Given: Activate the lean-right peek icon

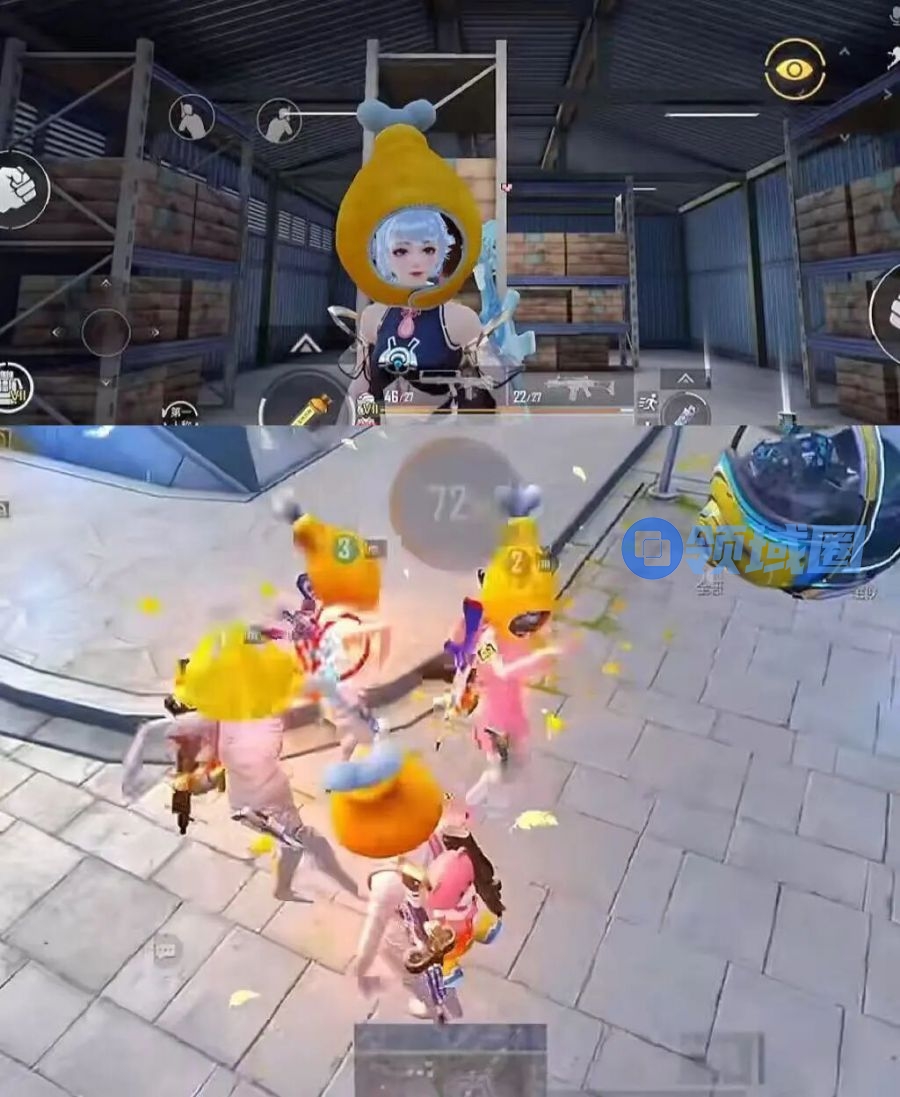Looking at the screenshot, I should point(279,121).
